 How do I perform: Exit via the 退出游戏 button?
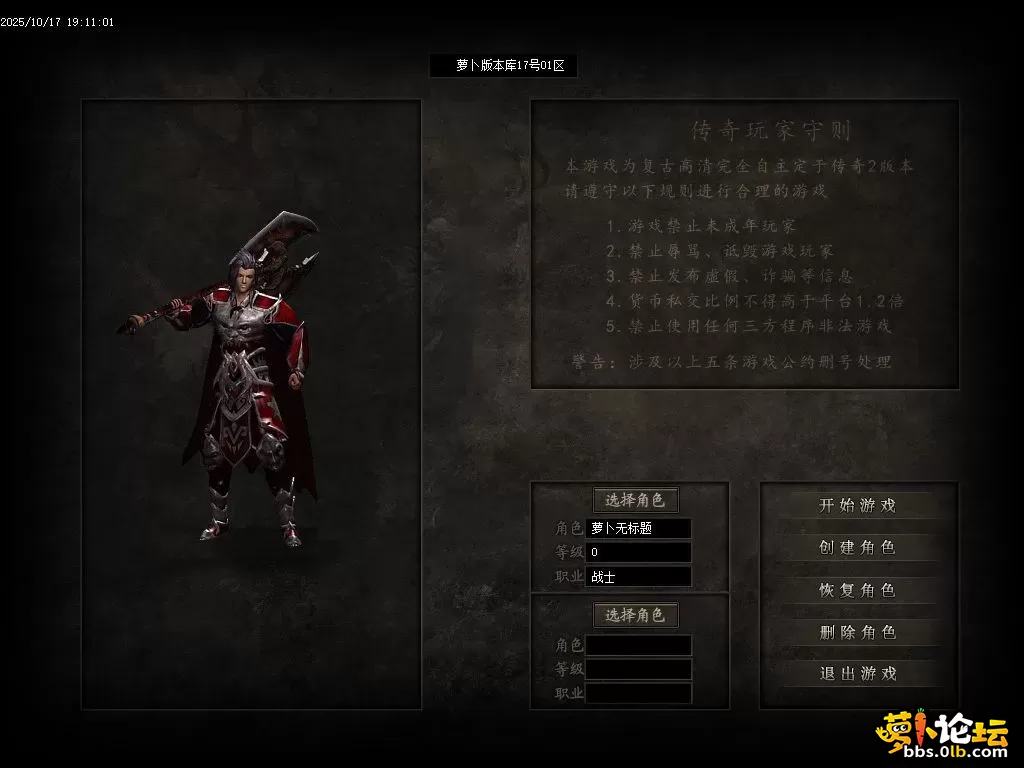[858, 674]
